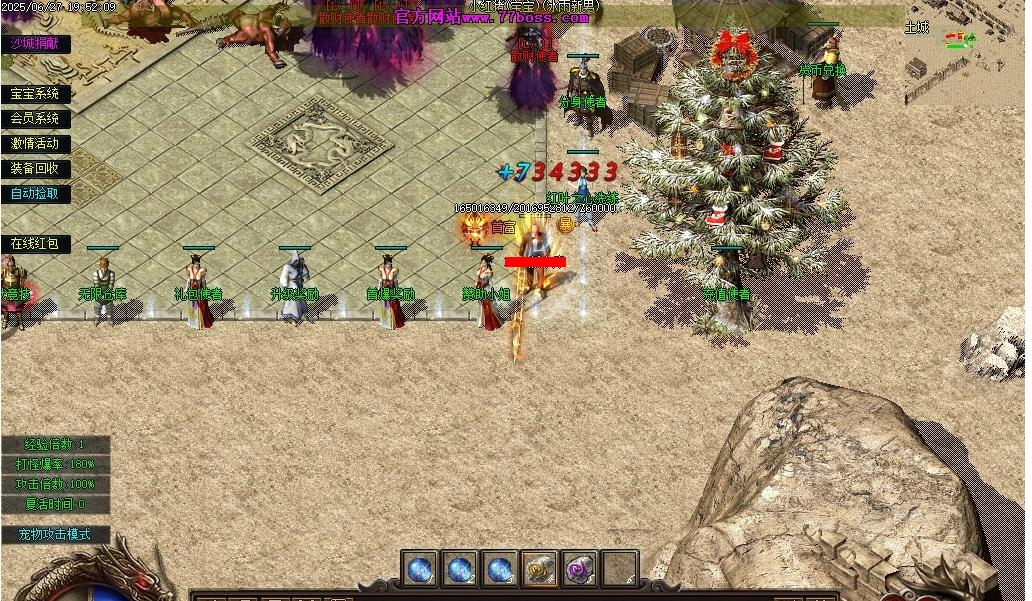Image resolution: width=1032 pixels, height=601 pixels.
Task: Use the gold-swirl scroll in slot 4
Action: (x=540, y=569)
